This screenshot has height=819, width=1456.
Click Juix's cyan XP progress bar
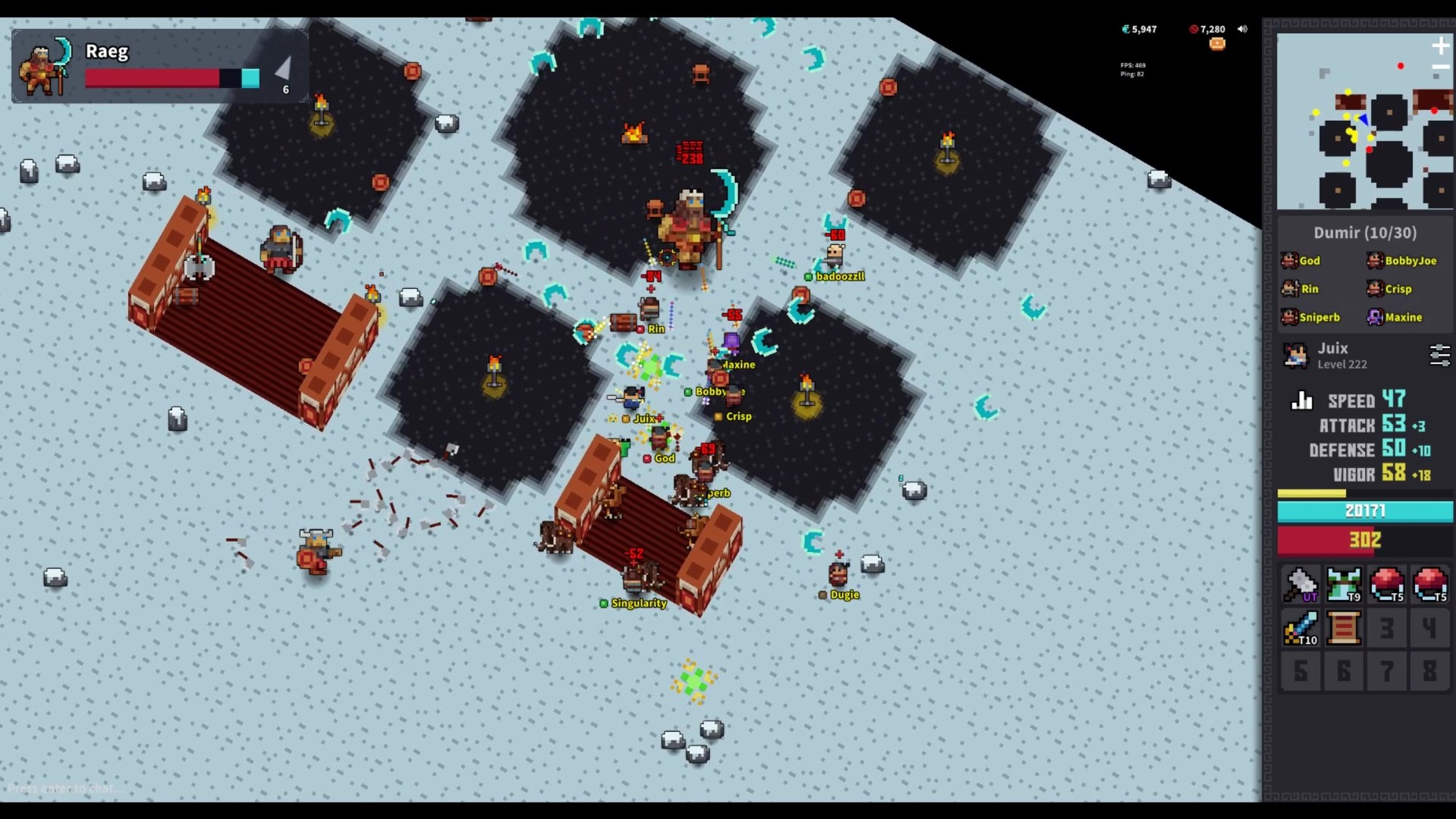(x=1366, y=510)
